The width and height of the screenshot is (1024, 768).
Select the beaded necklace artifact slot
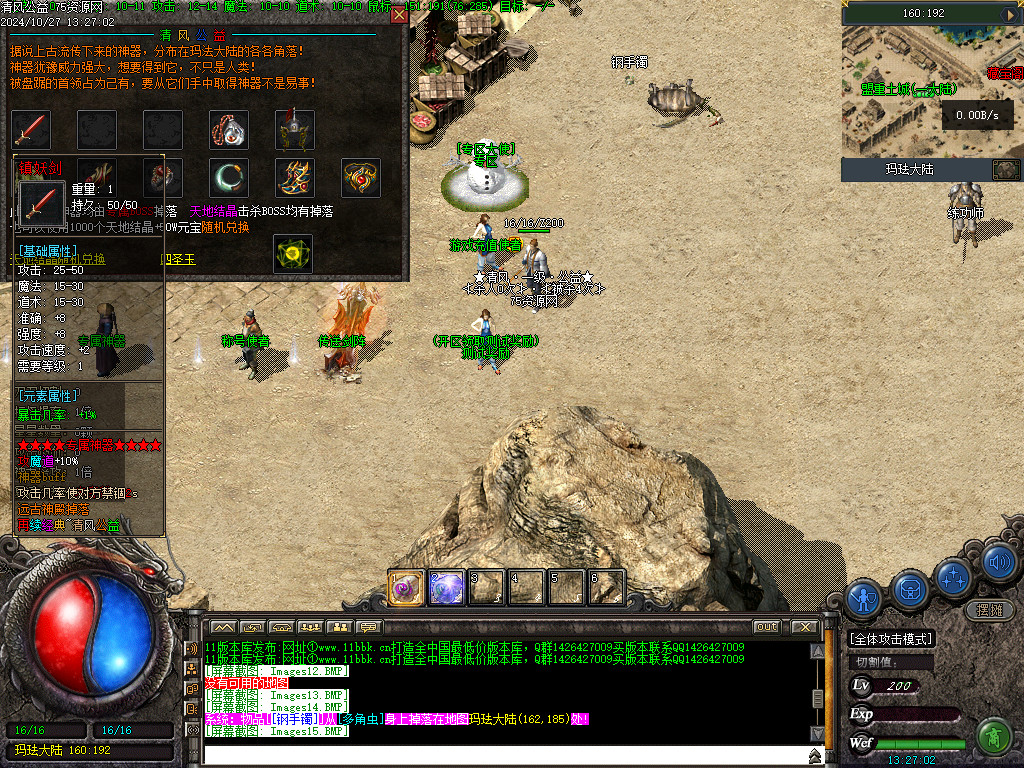(229, 130)
